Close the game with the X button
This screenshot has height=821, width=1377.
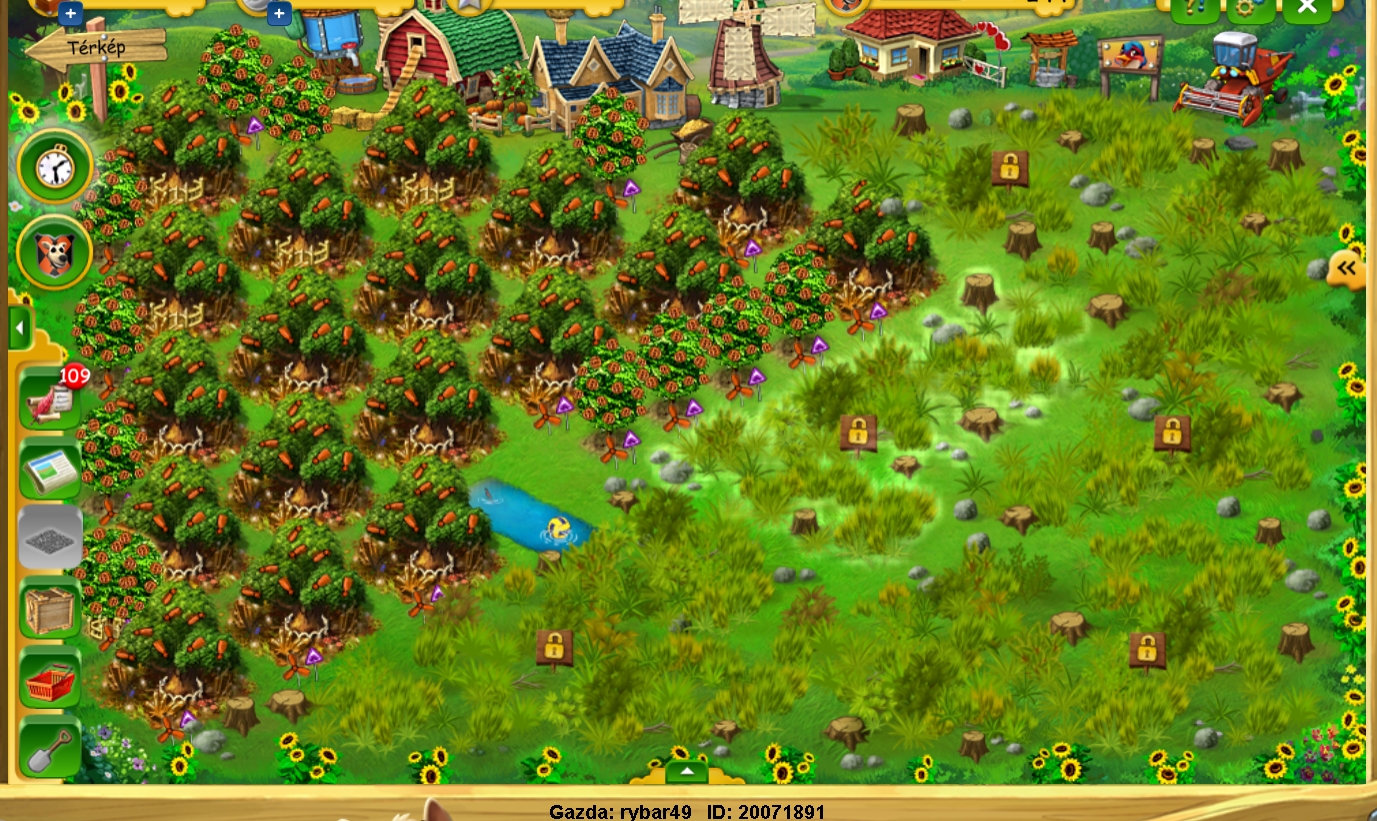coord(1306,8)
